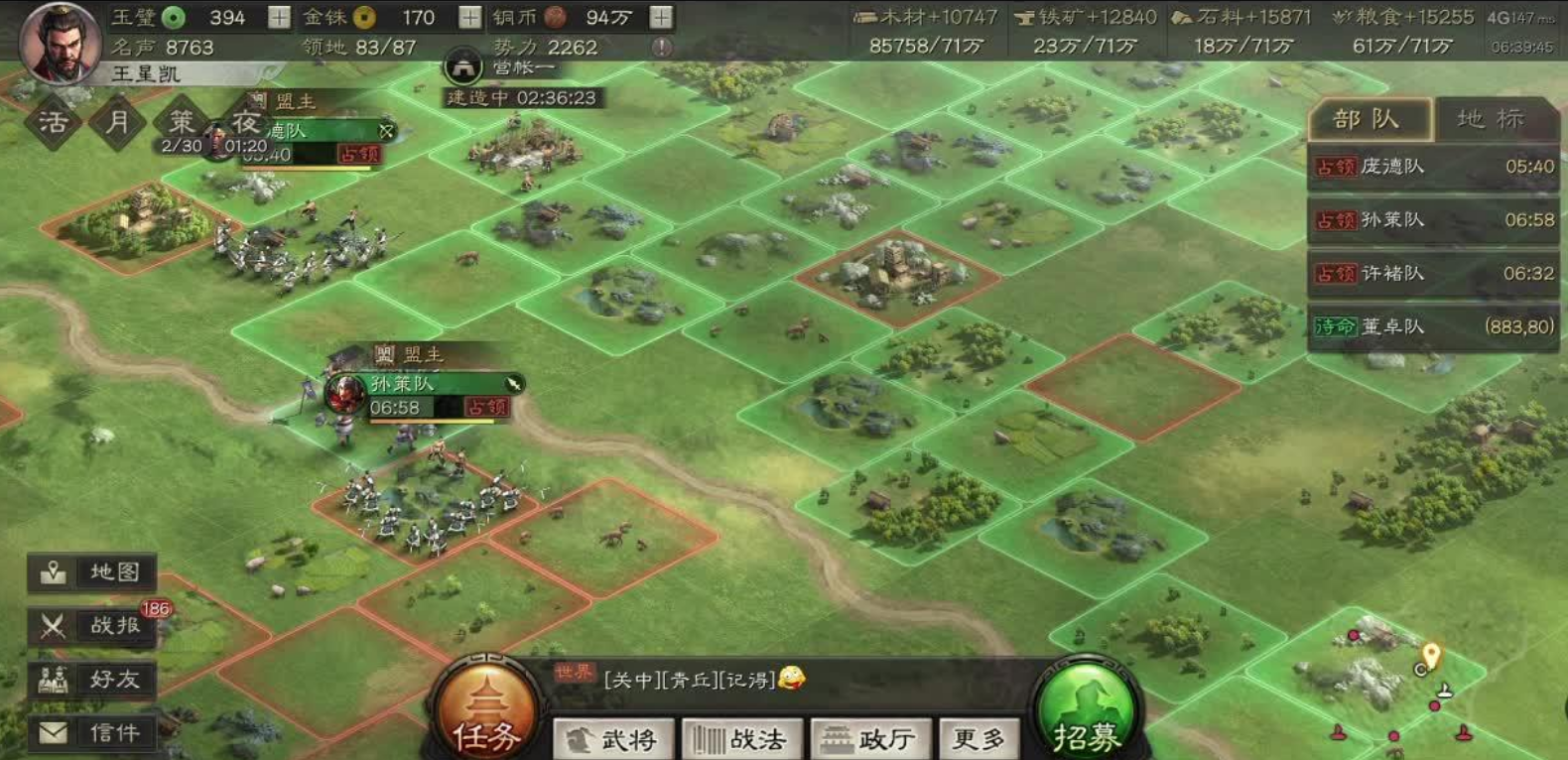The image size is (1568, 760).
Task: Show the 更多 (More) menu
Action: click(x=979, y=739)
